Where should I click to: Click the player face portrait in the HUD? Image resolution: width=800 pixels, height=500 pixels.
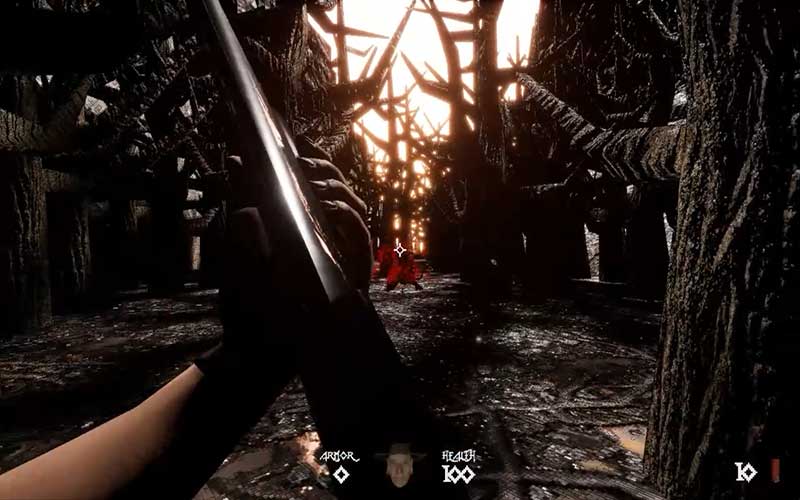point(399,466)
